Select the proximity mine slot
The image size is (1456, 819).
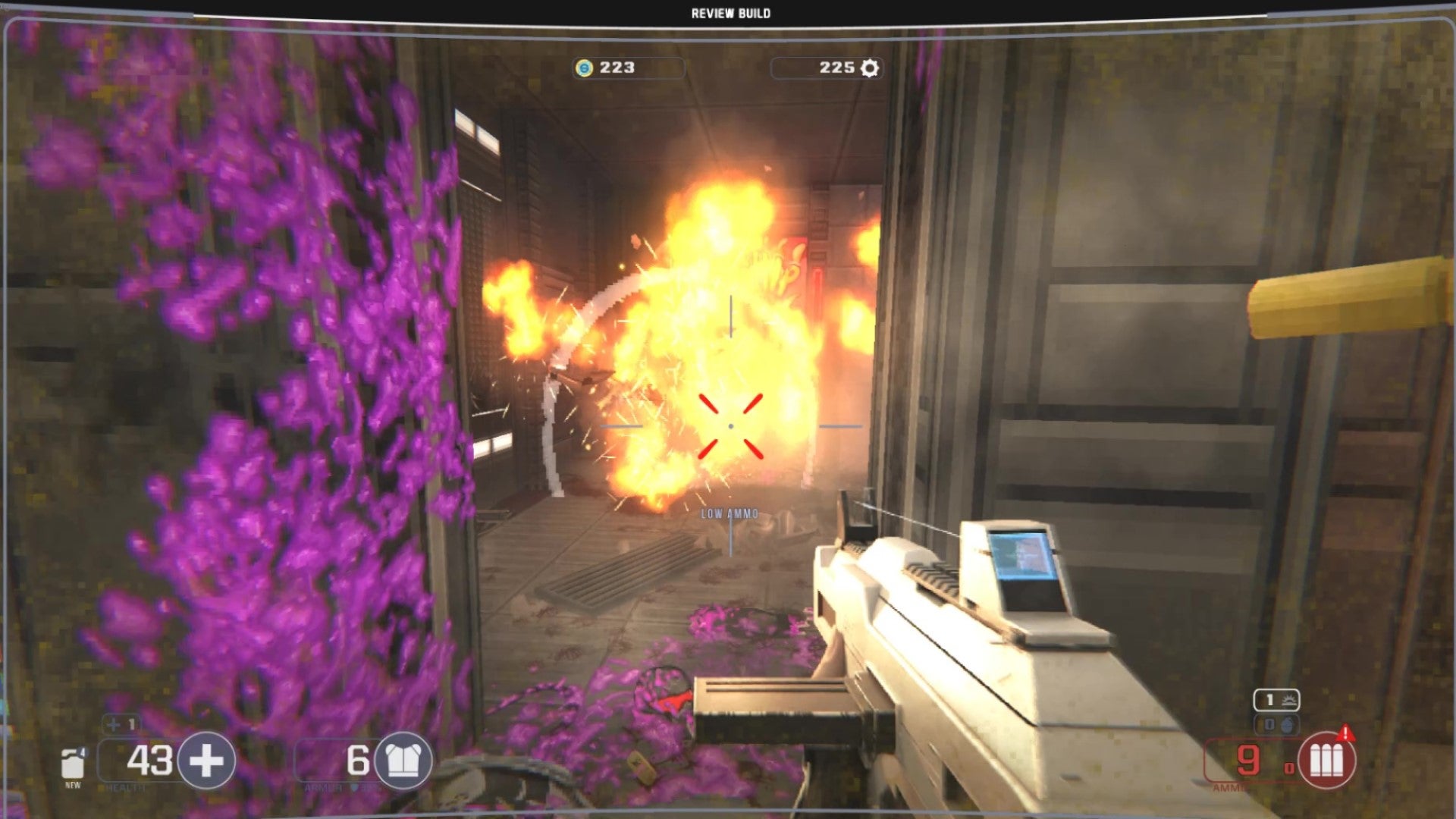(1276, 700)
